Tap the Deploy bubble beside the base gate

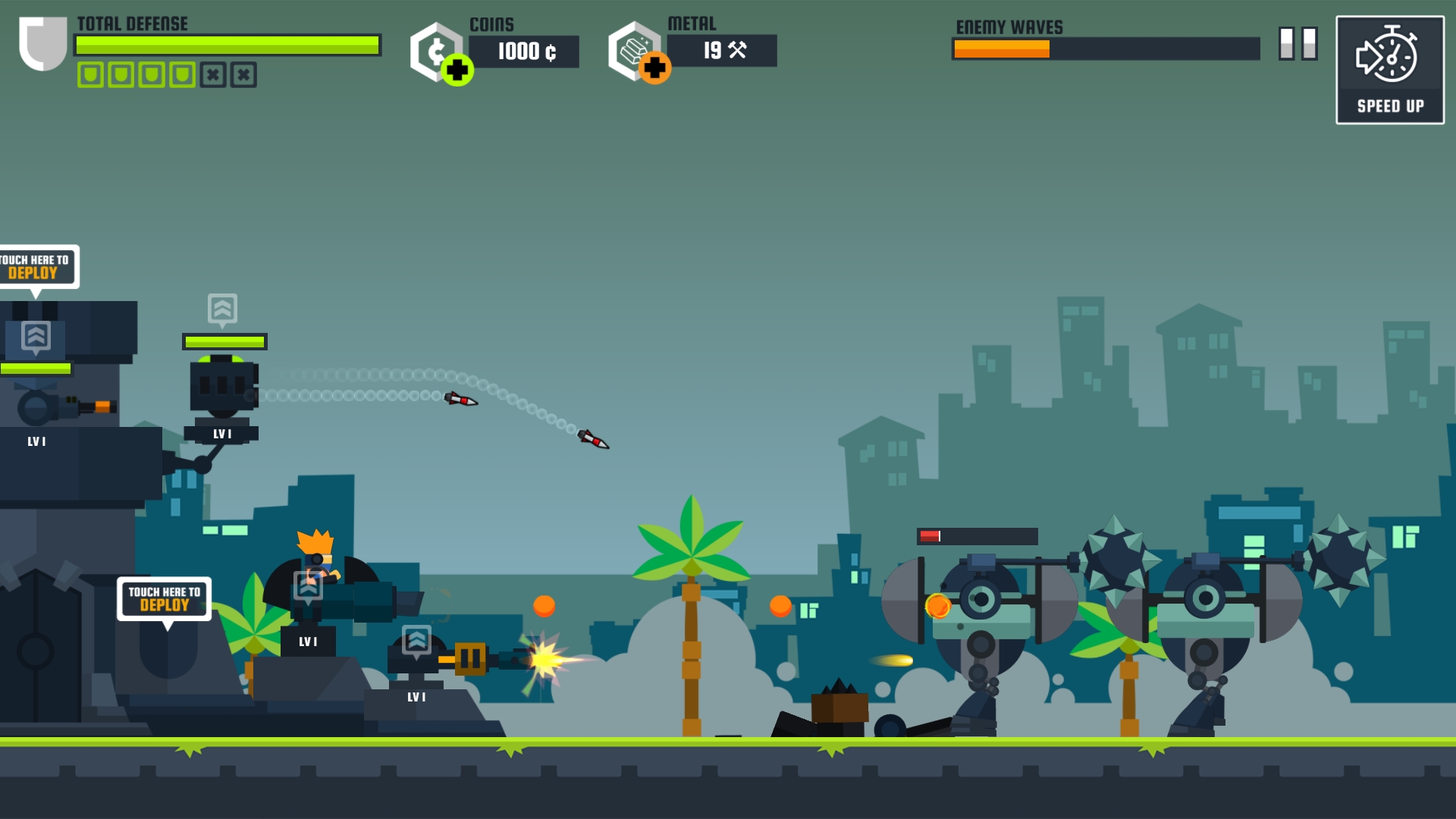pyautogui.click(x=164, y=599)
